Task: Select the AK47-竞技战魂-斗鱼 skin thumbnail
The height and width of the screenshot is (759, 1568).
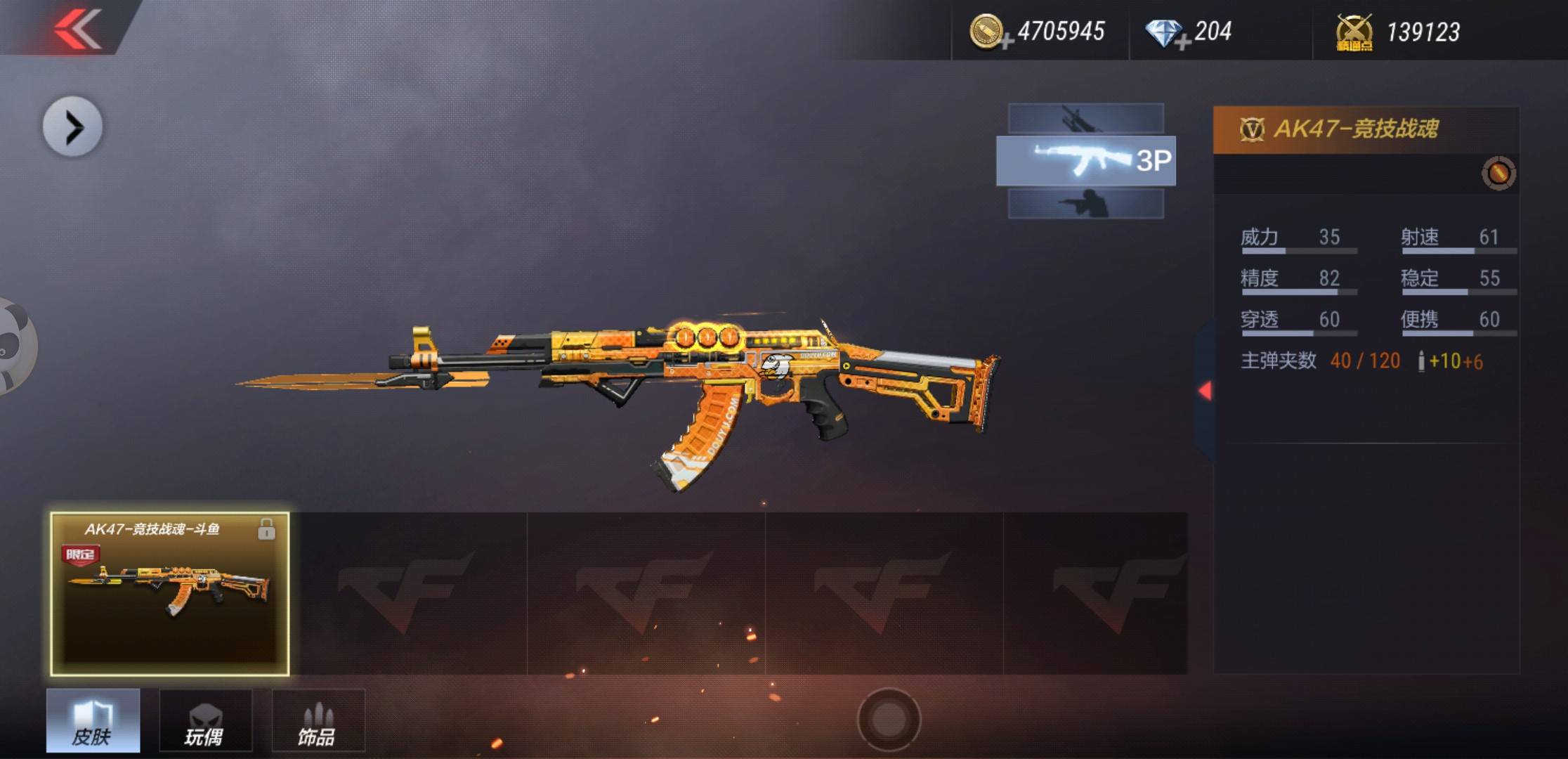Action: click(169, 594)
